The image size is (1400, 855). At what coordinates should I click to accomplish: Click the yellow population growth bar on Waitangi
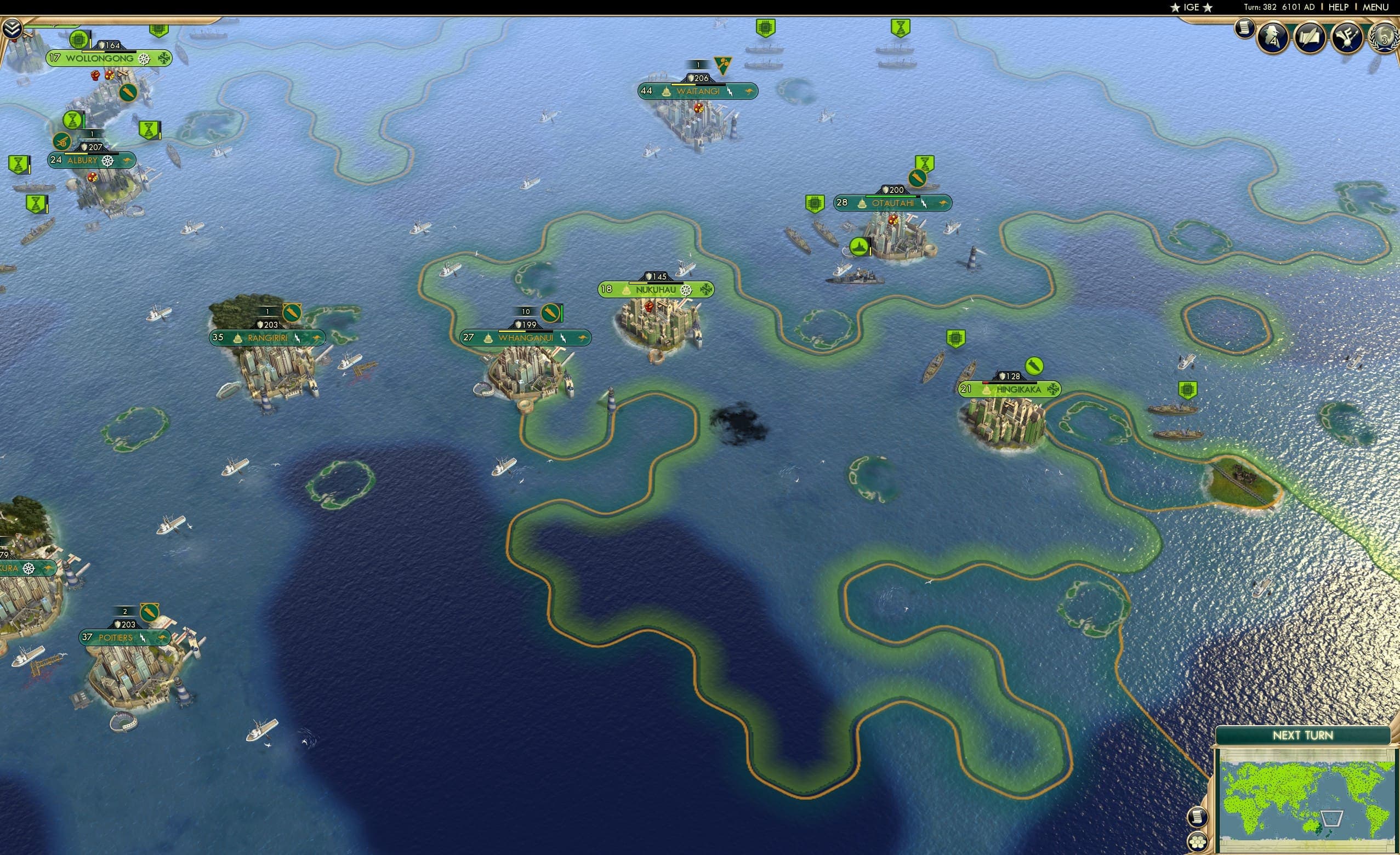coord(684,85)
